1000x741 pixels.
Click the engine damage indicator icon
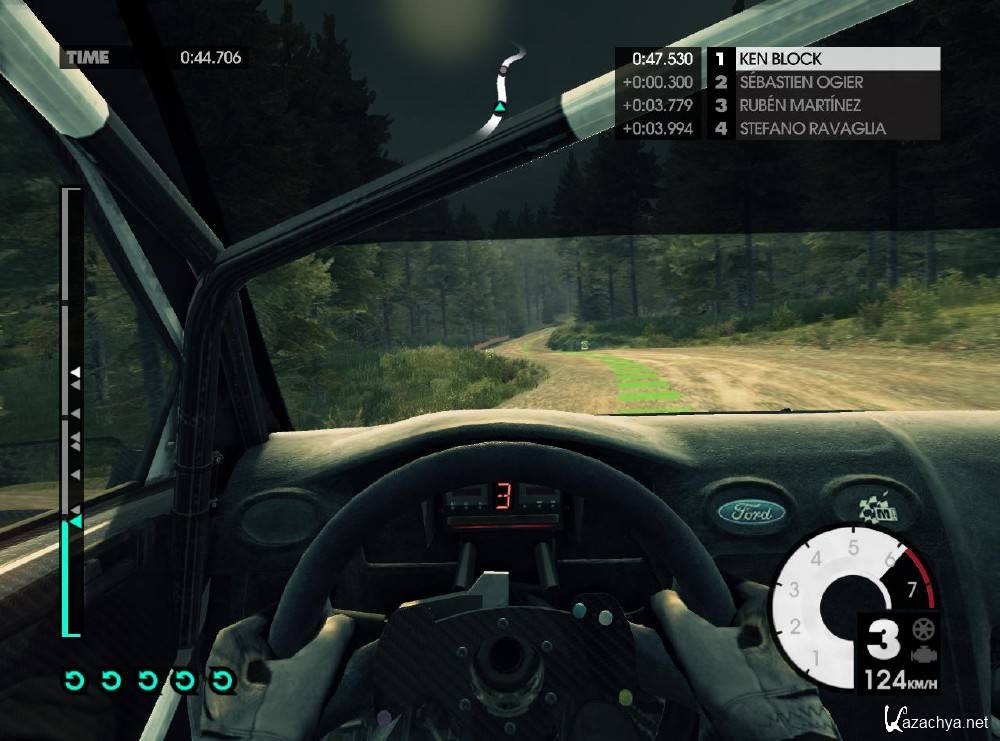coord(923,655)
